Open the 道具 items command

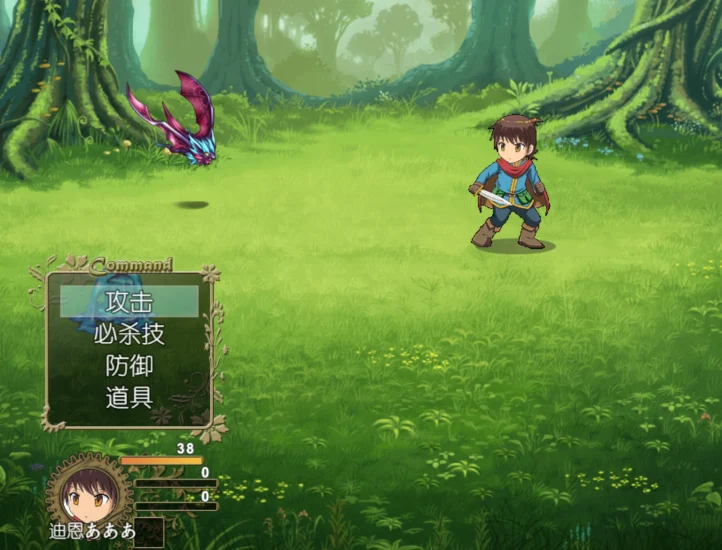click(x=129, y=397)
